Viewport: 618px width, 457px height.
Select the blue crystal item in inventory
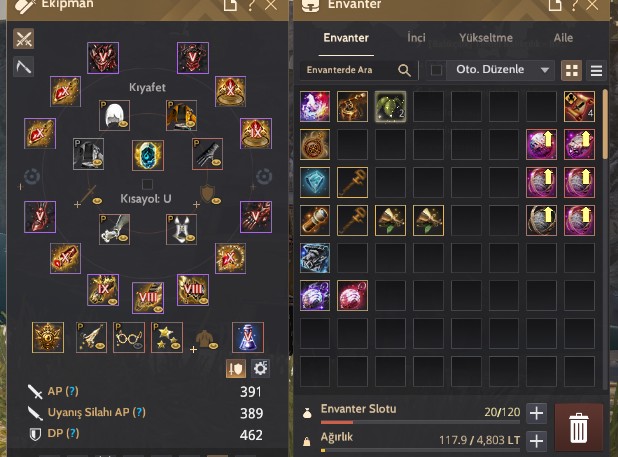pos(316,181)
